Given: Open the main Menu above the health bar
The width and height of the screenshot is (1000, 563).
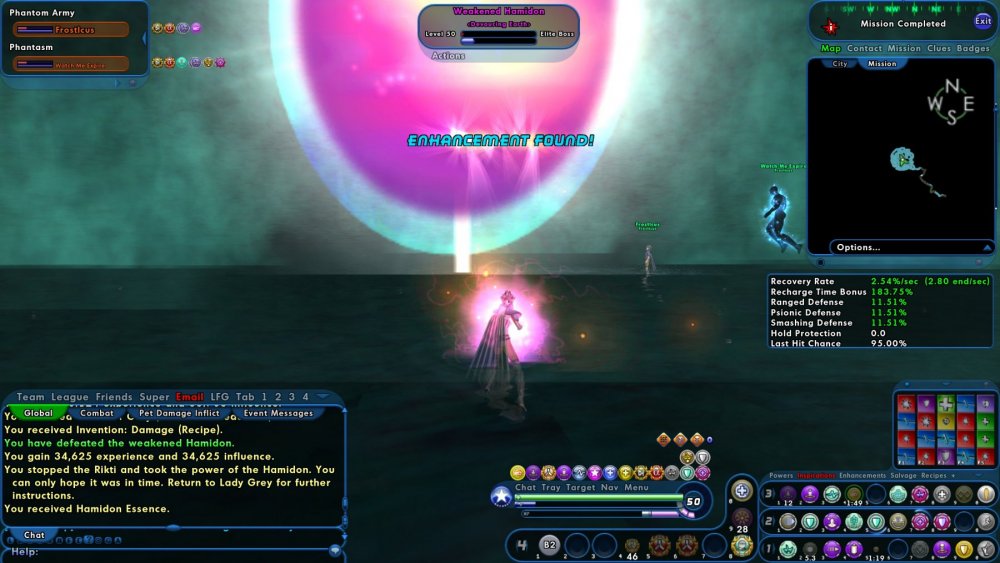Looking at the screenshot, I should tap(637, 488).
